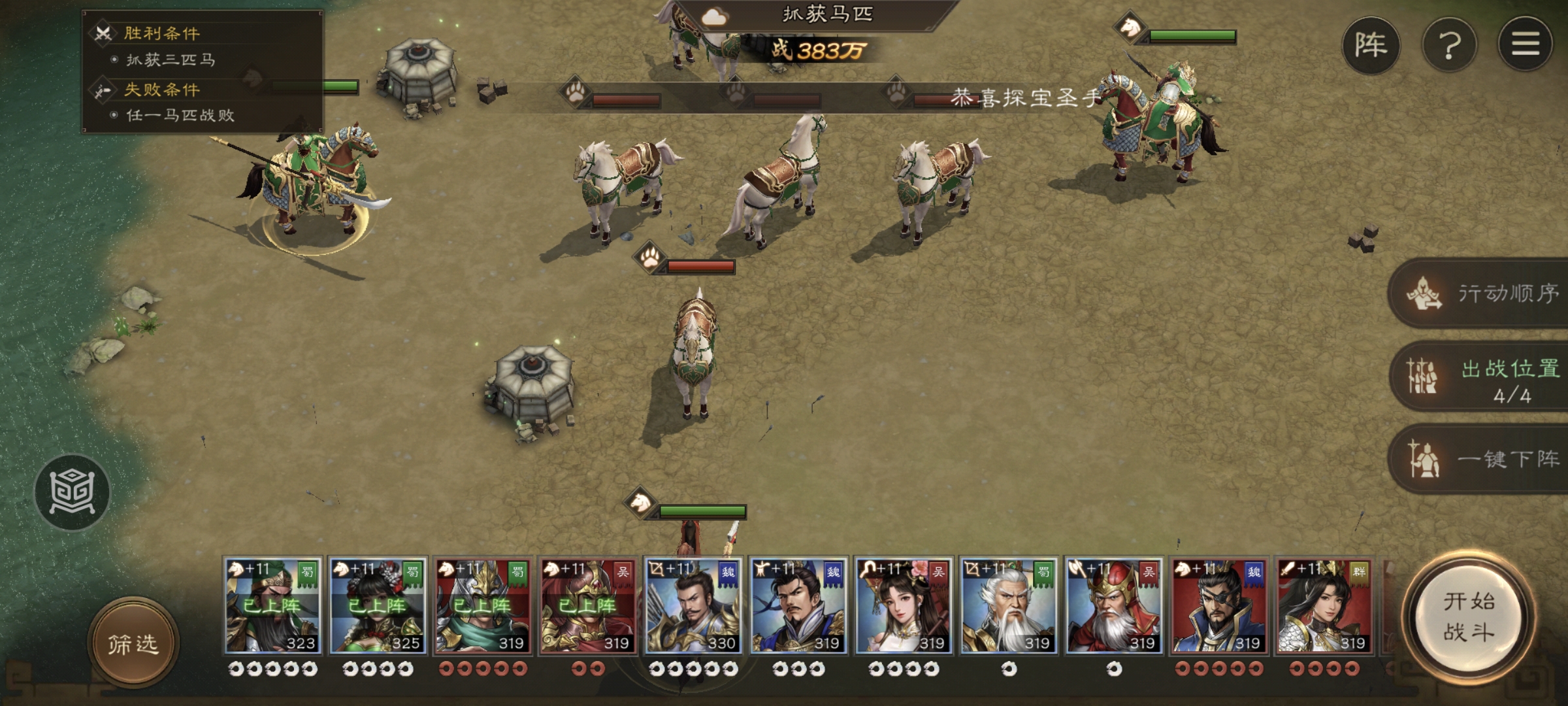Select the level 325 Shu heroine card
Image resolution: width=1568 pixels, height=706 pixels.
click(378, 606)
